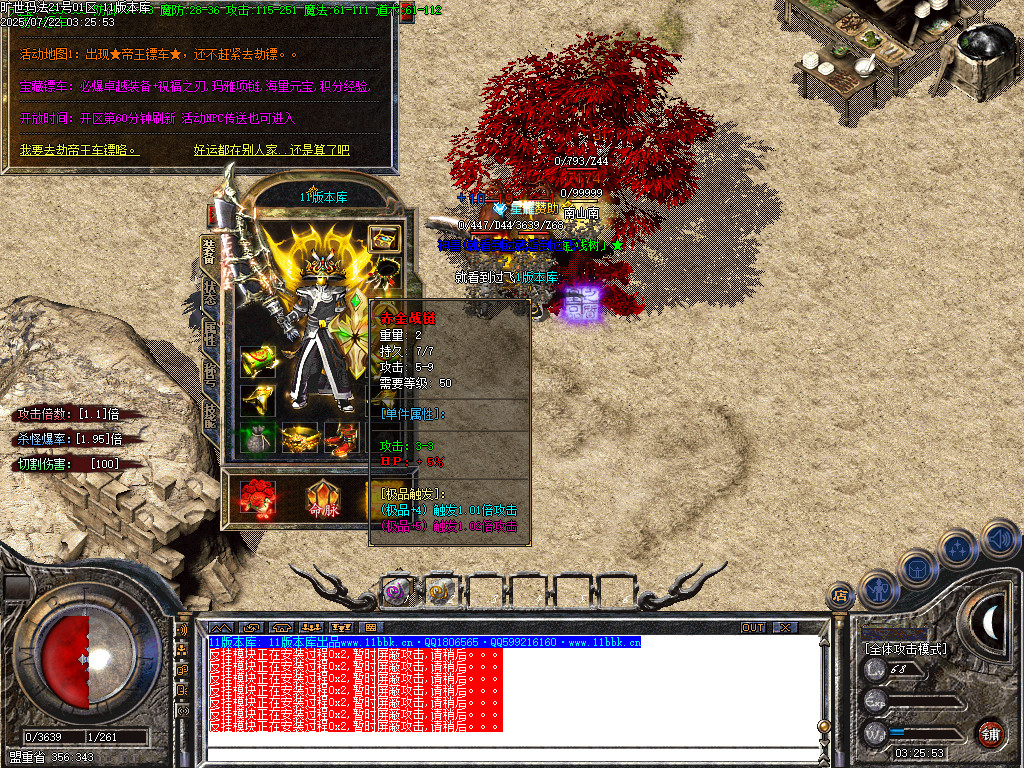Click the grey pouch equipment slot
This screenshot has height=768, width=1024.
pyautogui.click(x=256, y=437)
